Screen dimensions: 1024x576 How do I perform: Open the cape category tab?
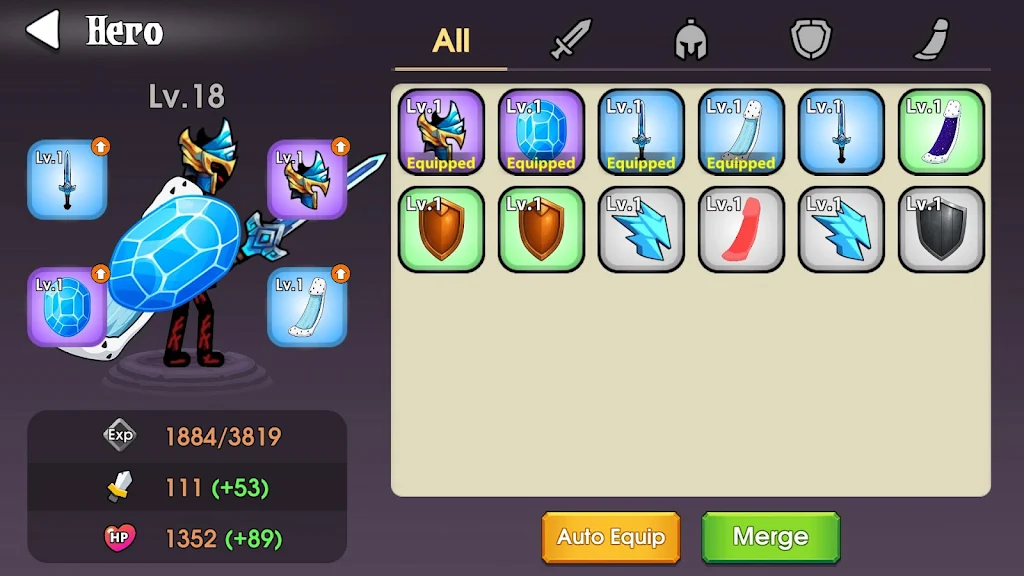click(x=931, y=41)
